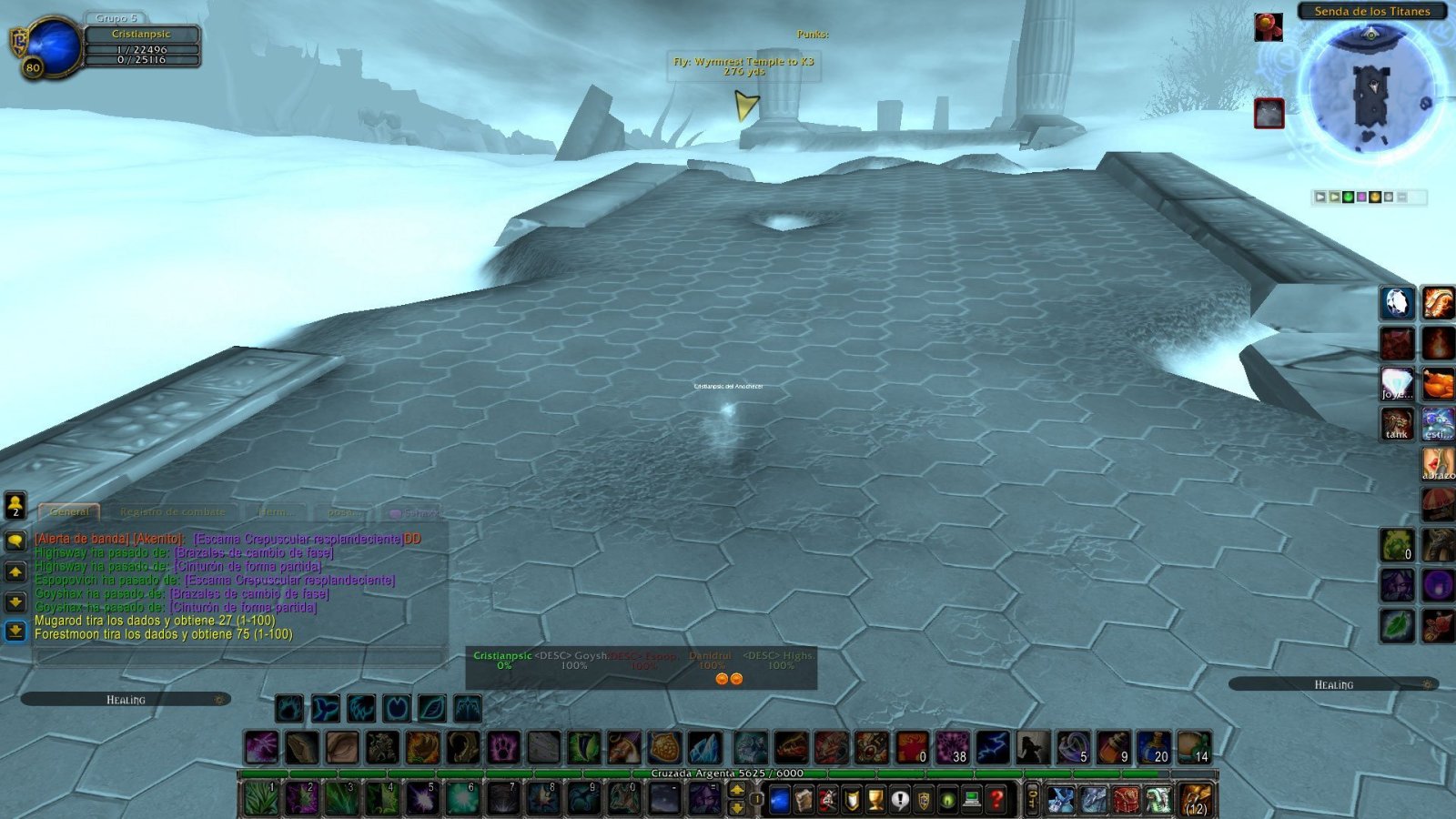
Task: Click the action bar page-down arrow
Action: [x=738, y=806]
